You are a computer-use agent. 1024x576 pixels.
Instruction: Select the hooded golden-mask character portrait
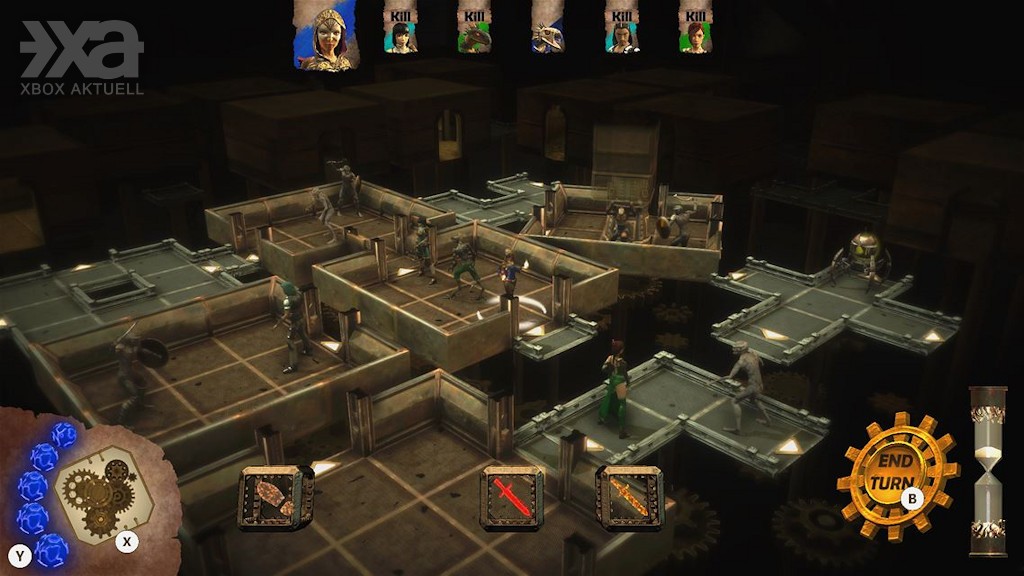click(326, 36)
